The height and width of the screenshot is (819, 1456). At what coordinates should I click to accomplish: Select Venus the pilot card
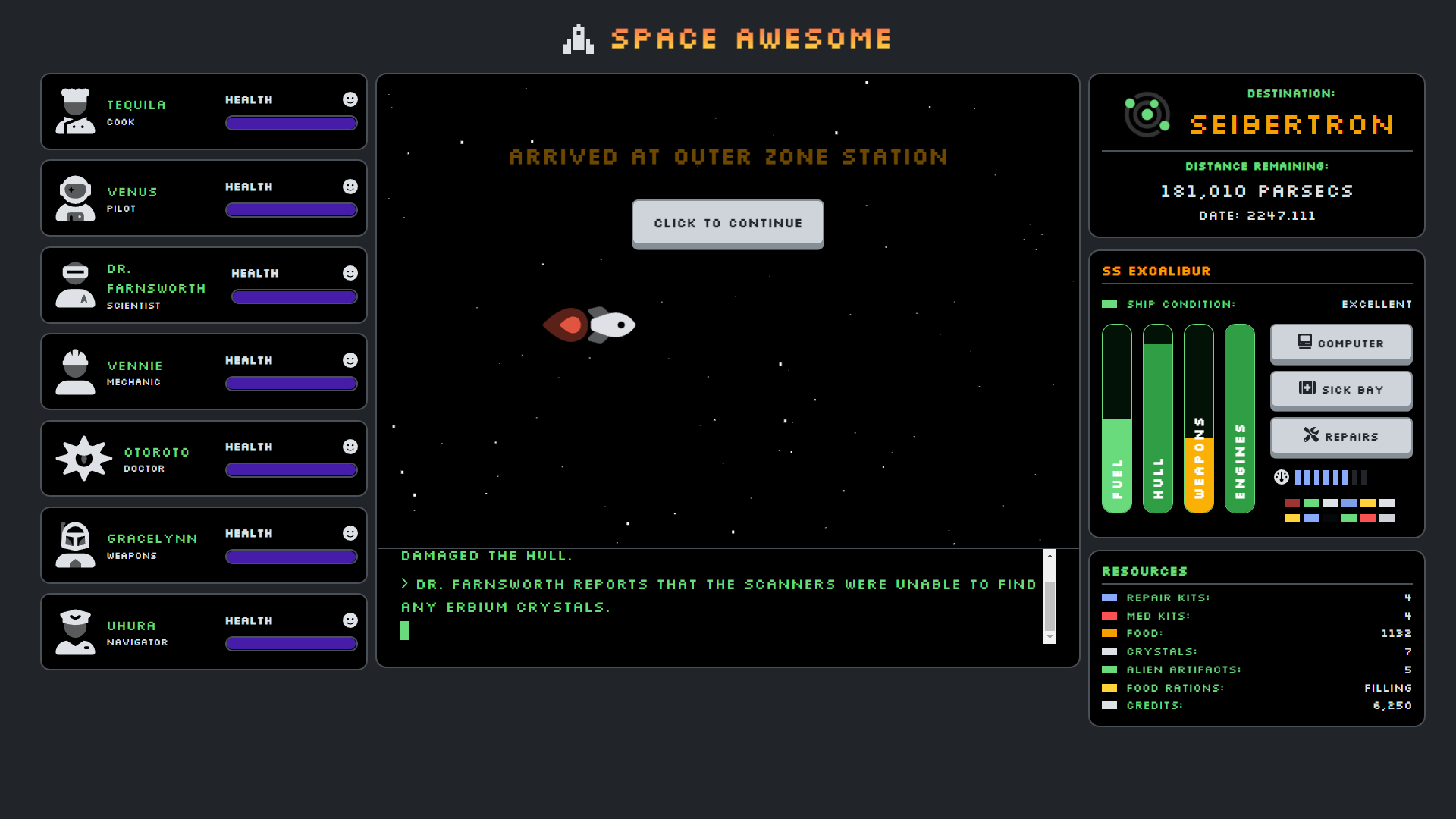click(203, 199)
